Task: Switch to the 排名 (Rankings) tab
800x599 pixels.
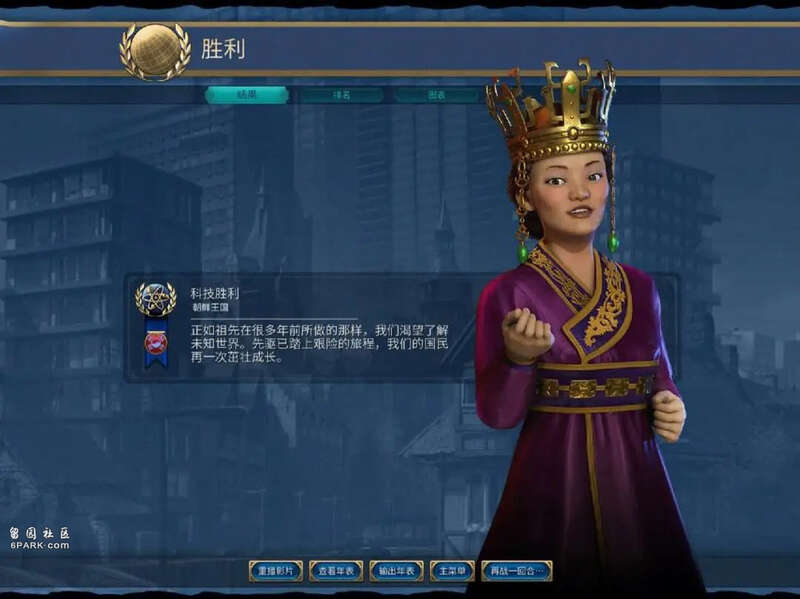Action: [x=341, y=95]
